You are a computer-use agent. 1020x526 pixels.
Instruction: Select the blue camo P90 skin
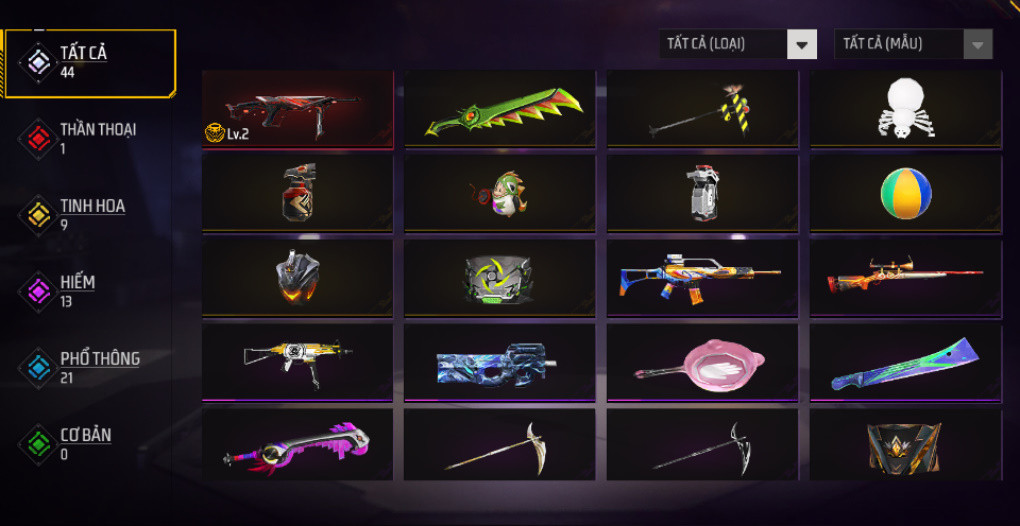[x=500, y=362]
